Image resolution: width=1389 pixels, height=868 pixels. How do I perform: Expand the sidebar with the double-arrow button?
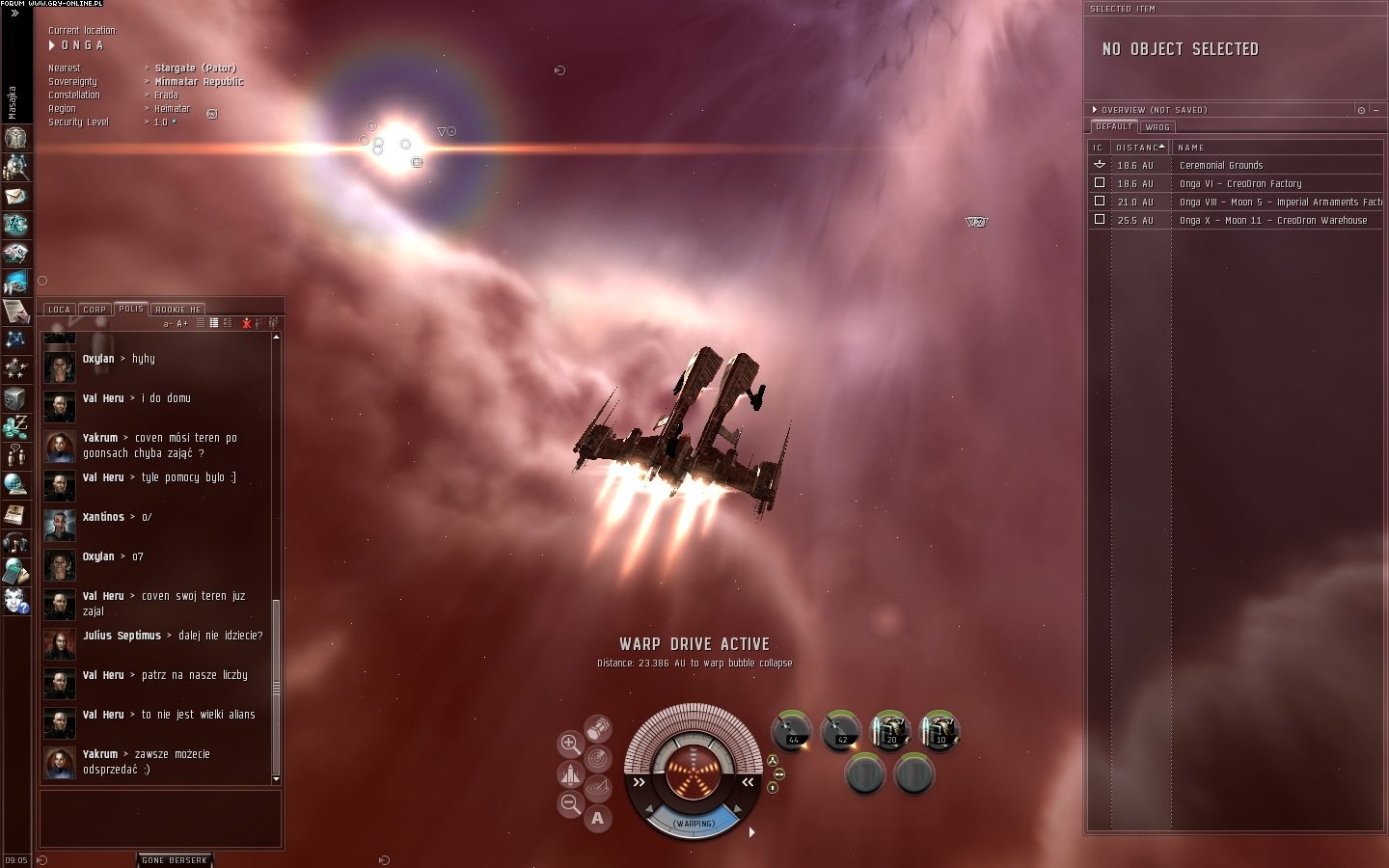14,14
